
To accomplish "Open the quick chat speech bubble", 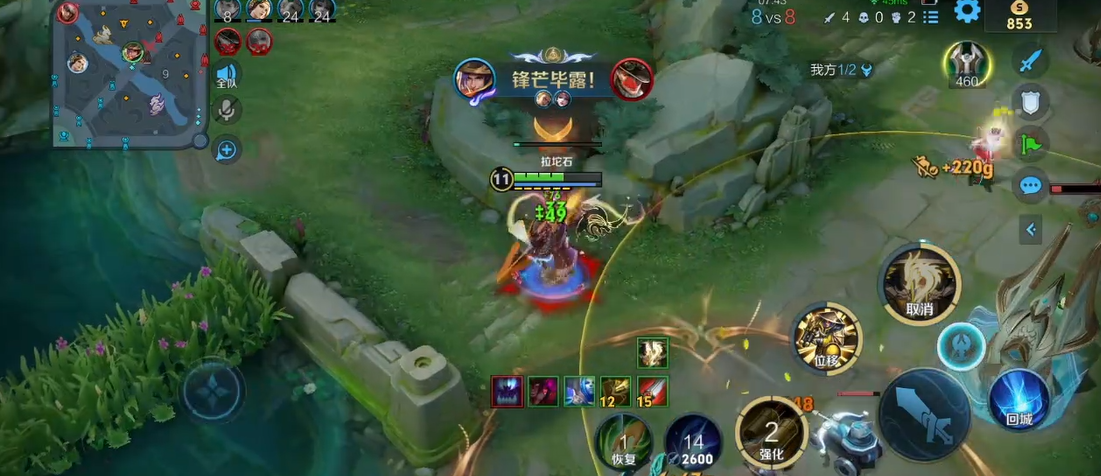I will [x=1030, y=186].
